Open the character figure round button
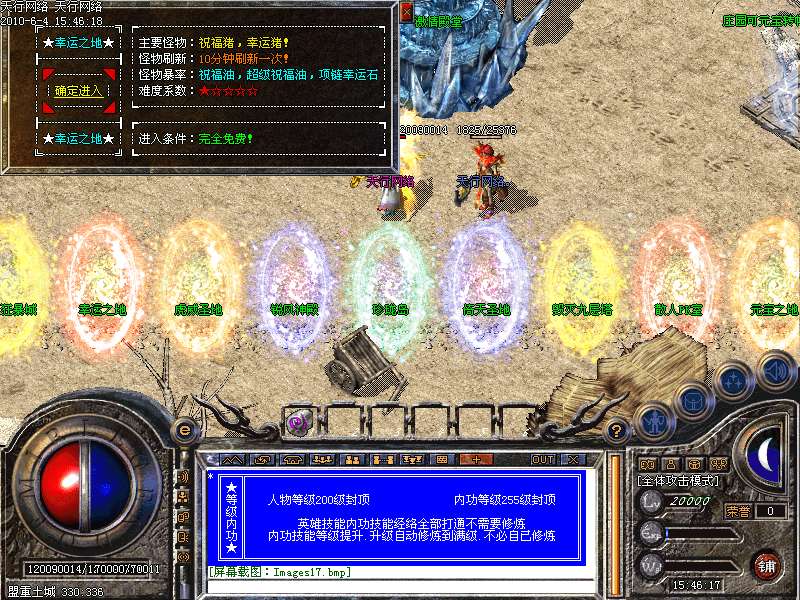This screenshot has height=600, width=800. (x=652, y=421)
